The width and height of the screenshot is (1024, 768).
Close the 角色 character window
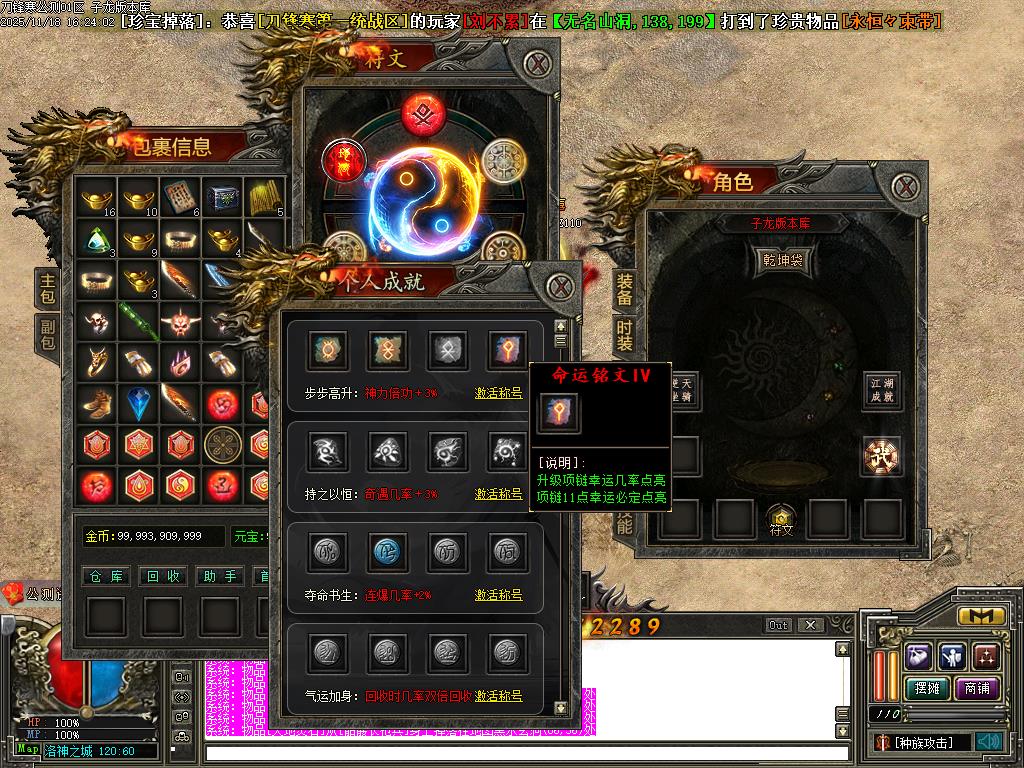(905, 186)
